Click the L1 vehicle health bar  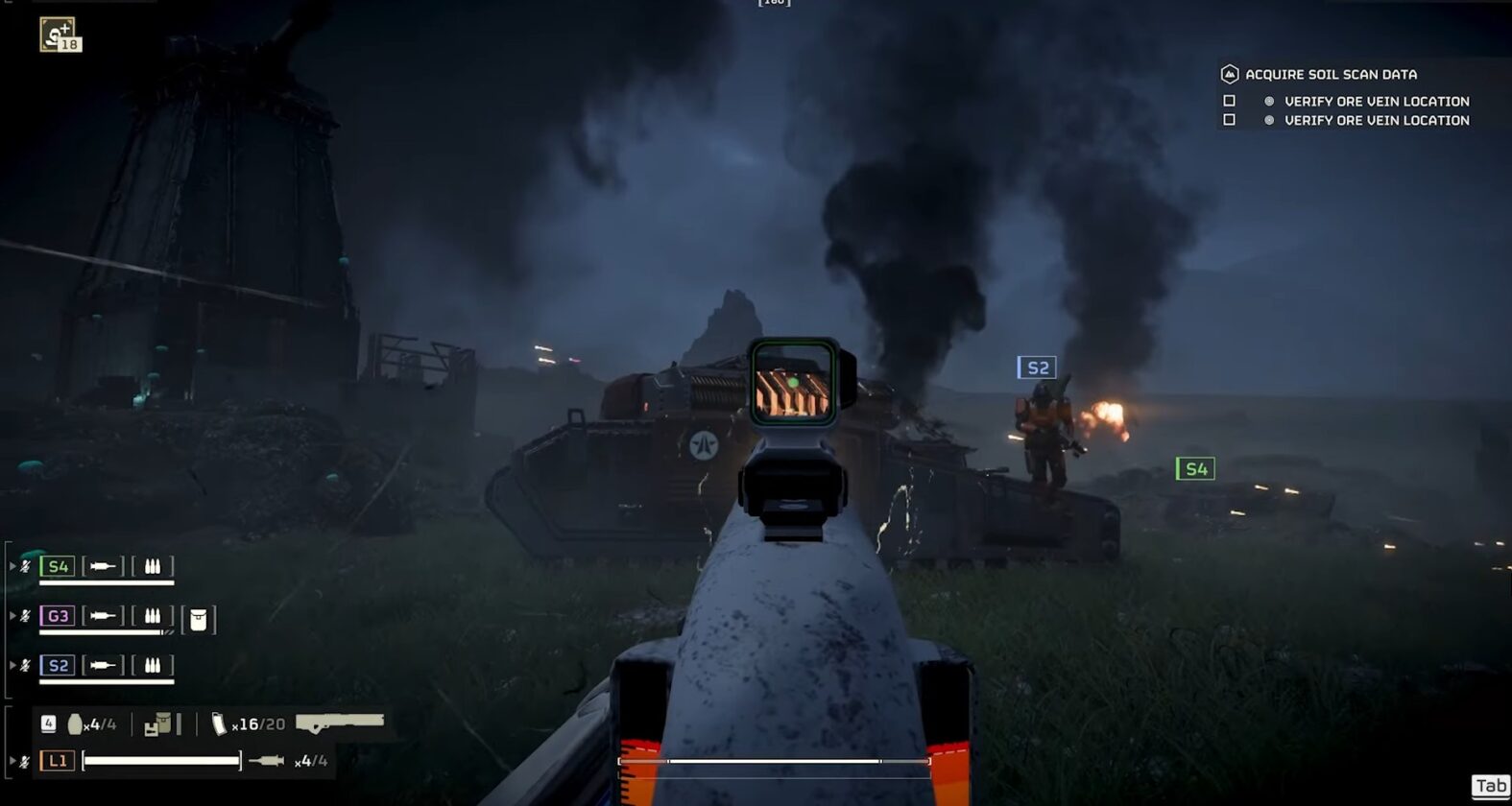[x=160, y=760]
